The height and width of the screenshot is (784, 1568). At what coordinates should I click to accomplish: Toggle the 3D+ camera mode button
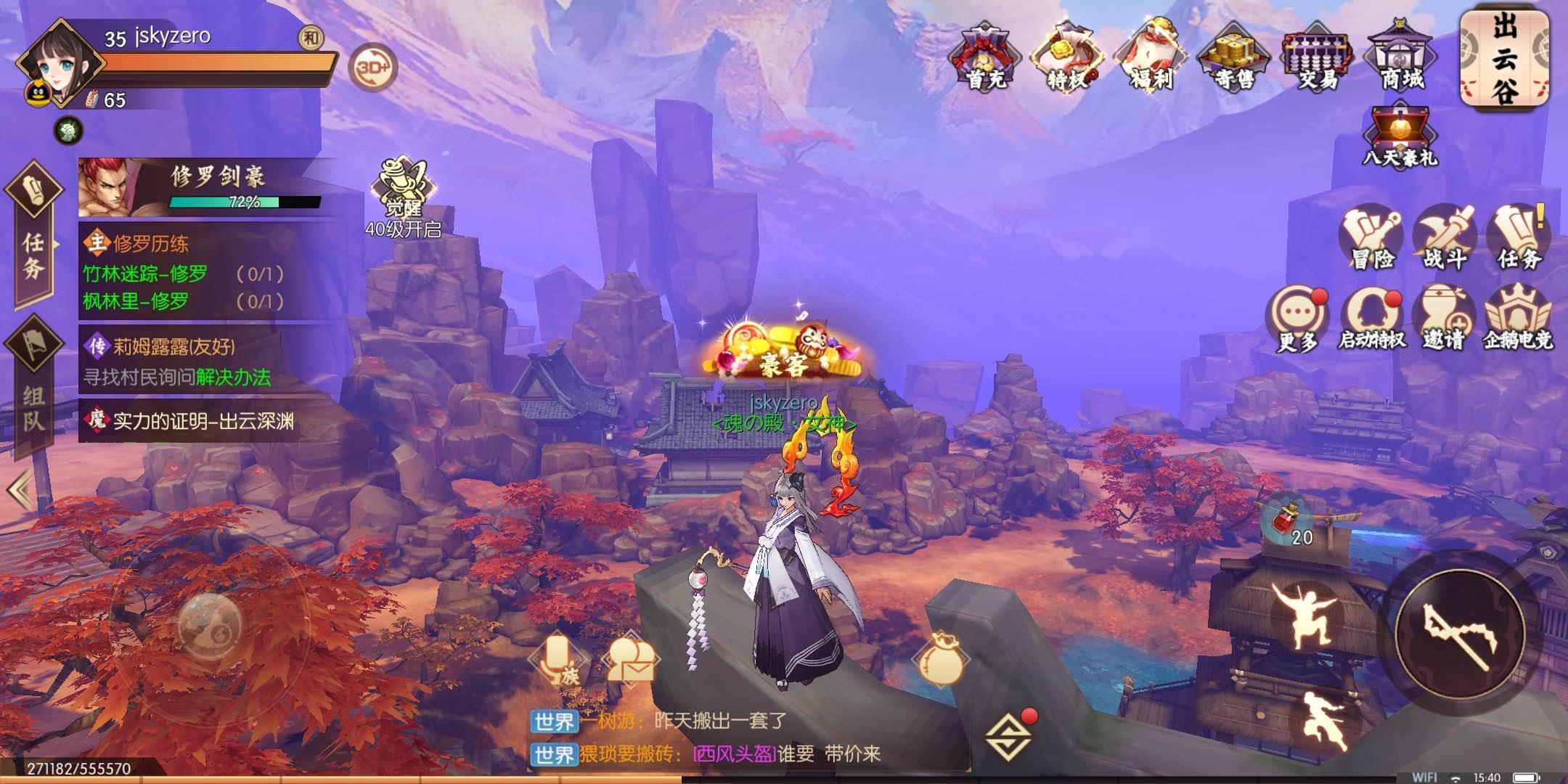[x=373, y=68]
